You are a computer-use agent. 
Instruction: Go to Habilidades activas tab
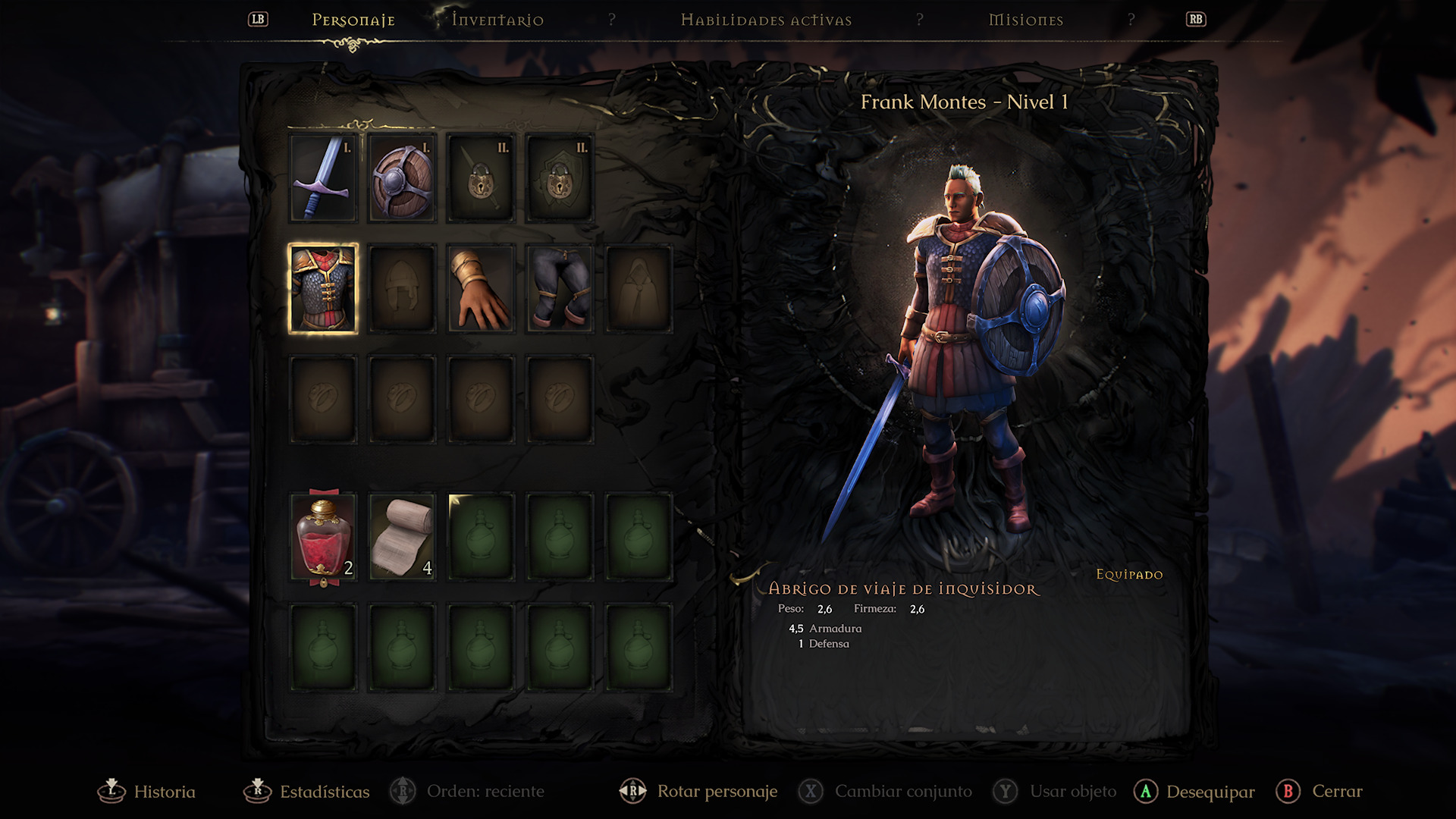[x=766, y=20]
